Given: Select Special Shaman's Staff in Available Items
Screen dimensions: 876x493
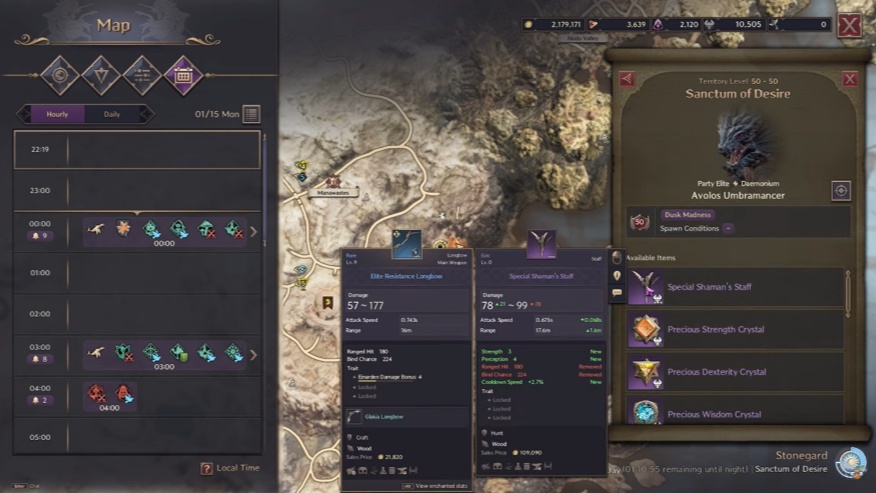Looking at the screenshot, I should coord(735,288).
